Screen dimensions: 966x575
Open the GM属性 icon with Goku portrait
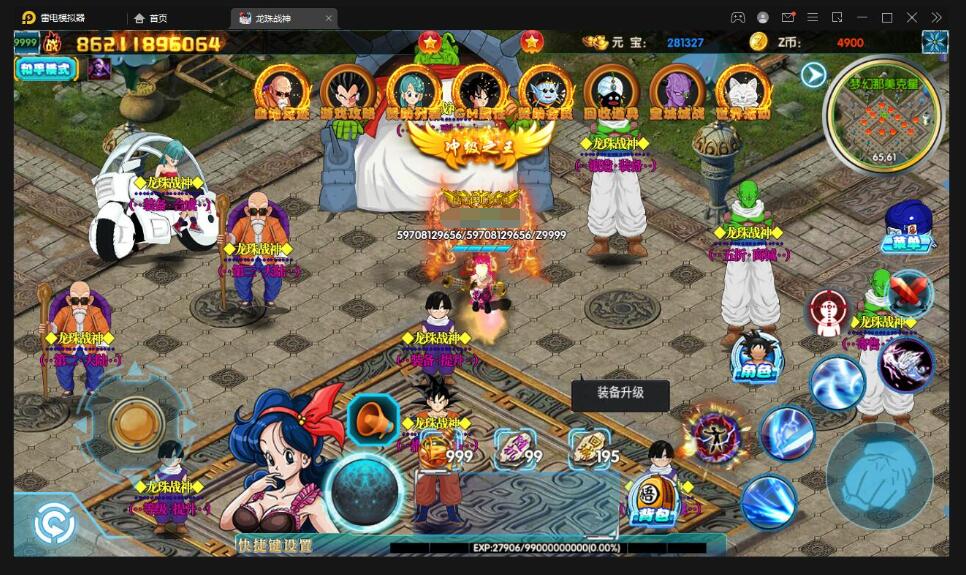click(x=479, y=90)
